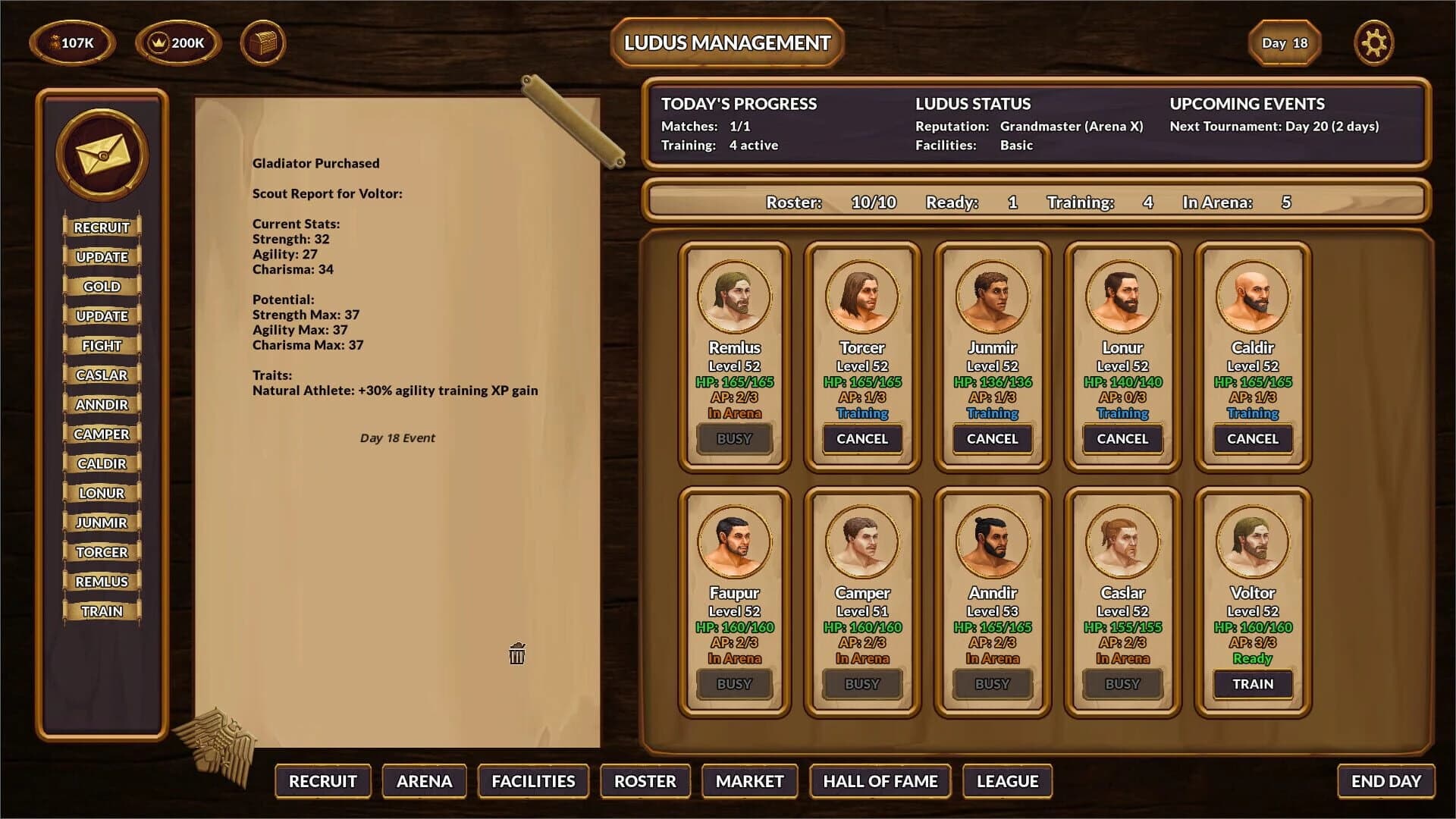Image resolution: width=1456 pixels, height=819 pixels.
Task: Select the RECRUIT entry in the left sidebar
Action: (102, 227)
